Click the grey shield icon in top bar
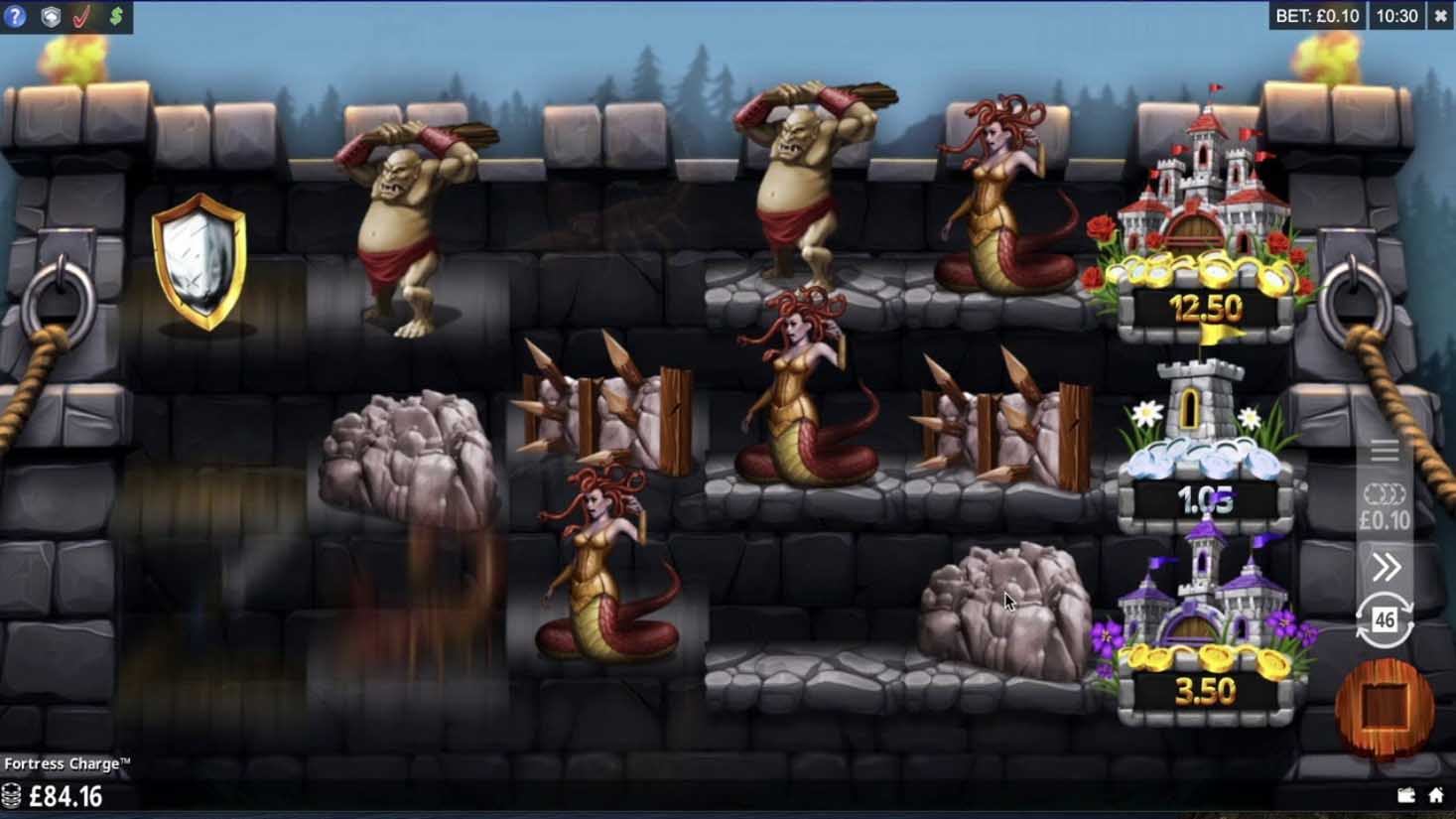 pos(50,17)
